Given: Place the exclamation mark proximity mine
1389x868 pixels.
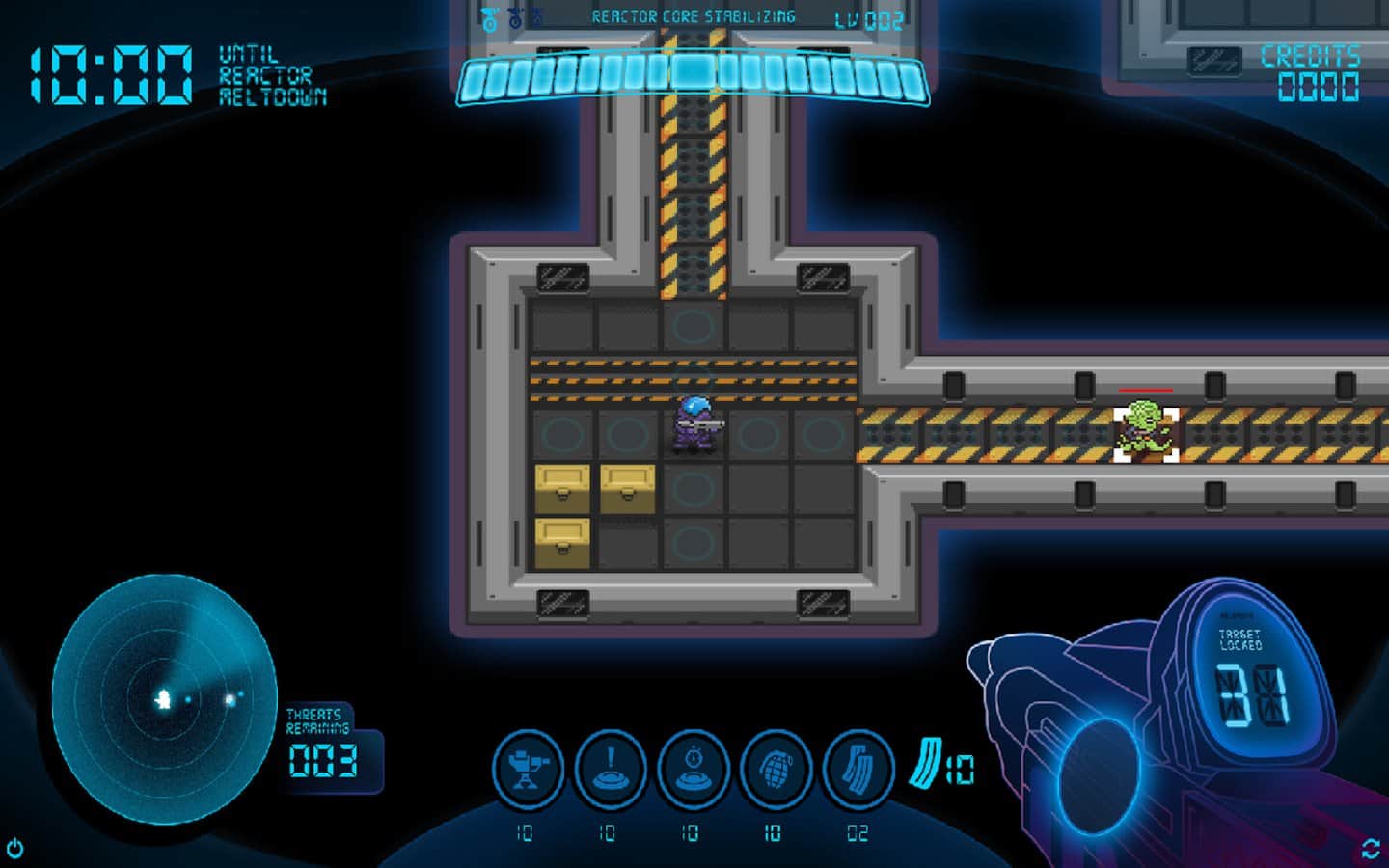Looking at the screenshot, I should click(611, 769).
